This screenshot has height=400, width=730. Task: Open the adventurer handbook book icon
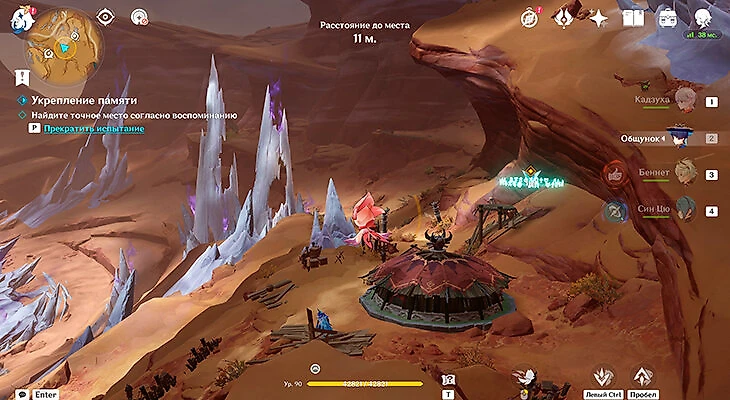[632, 17]
